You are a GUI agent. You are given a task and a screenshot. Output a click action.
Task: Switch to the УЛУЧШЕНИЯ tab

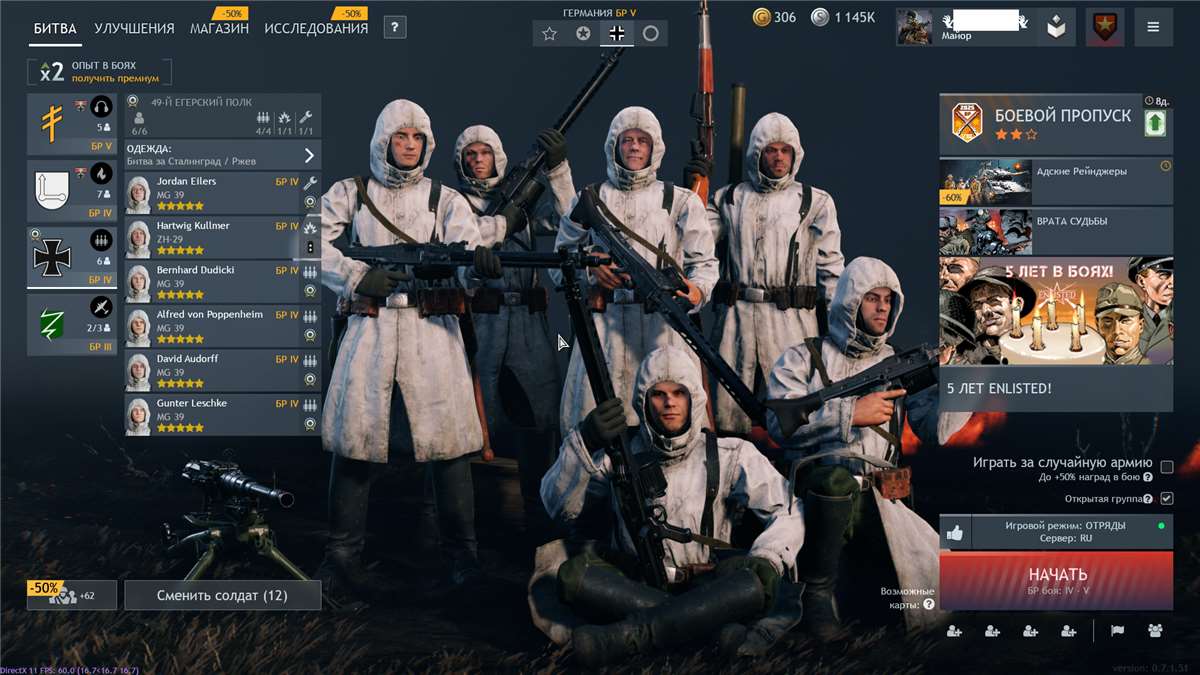134,28
